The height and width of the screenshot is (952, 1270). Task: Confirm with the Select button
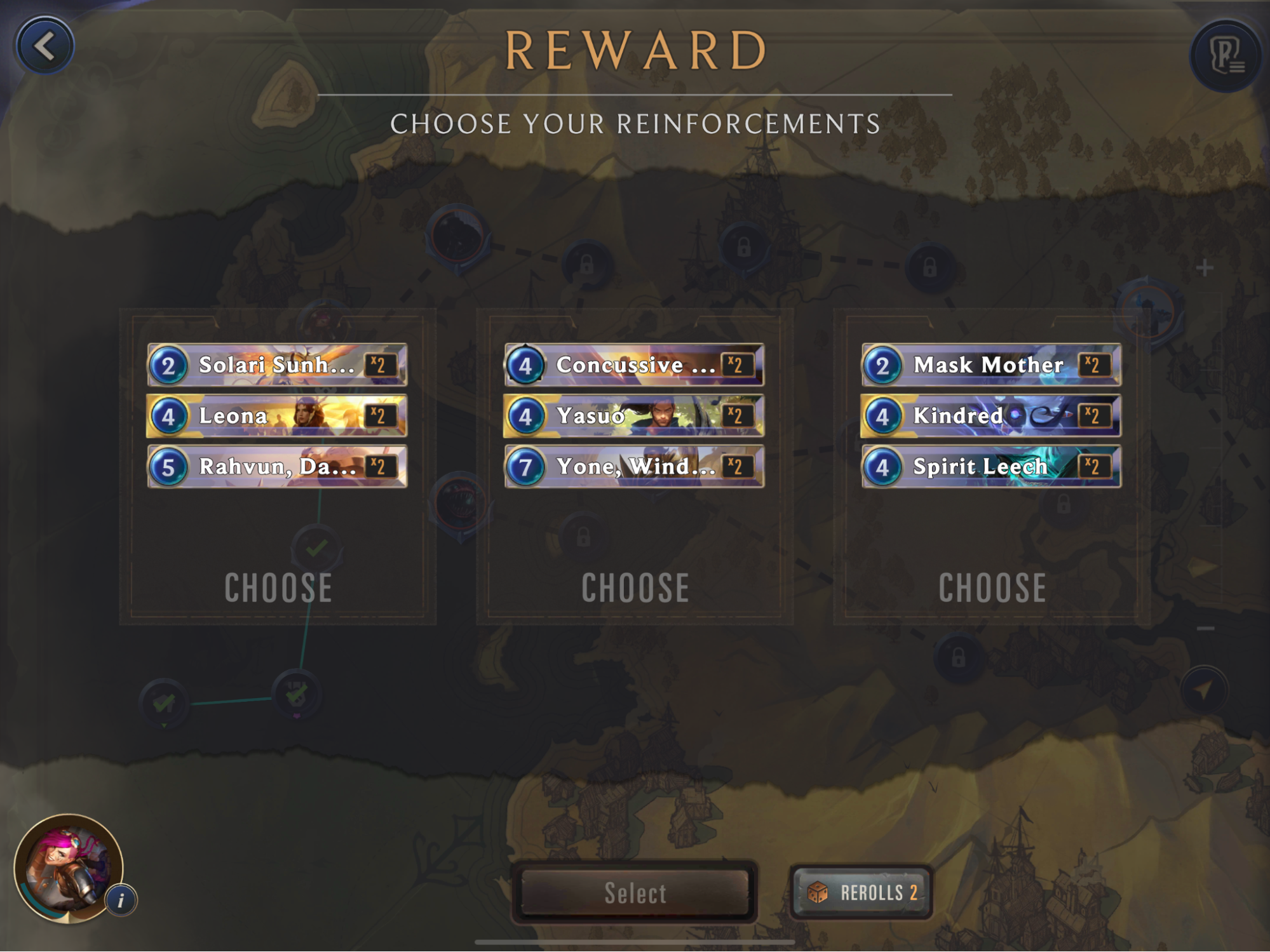click(635, 893)
